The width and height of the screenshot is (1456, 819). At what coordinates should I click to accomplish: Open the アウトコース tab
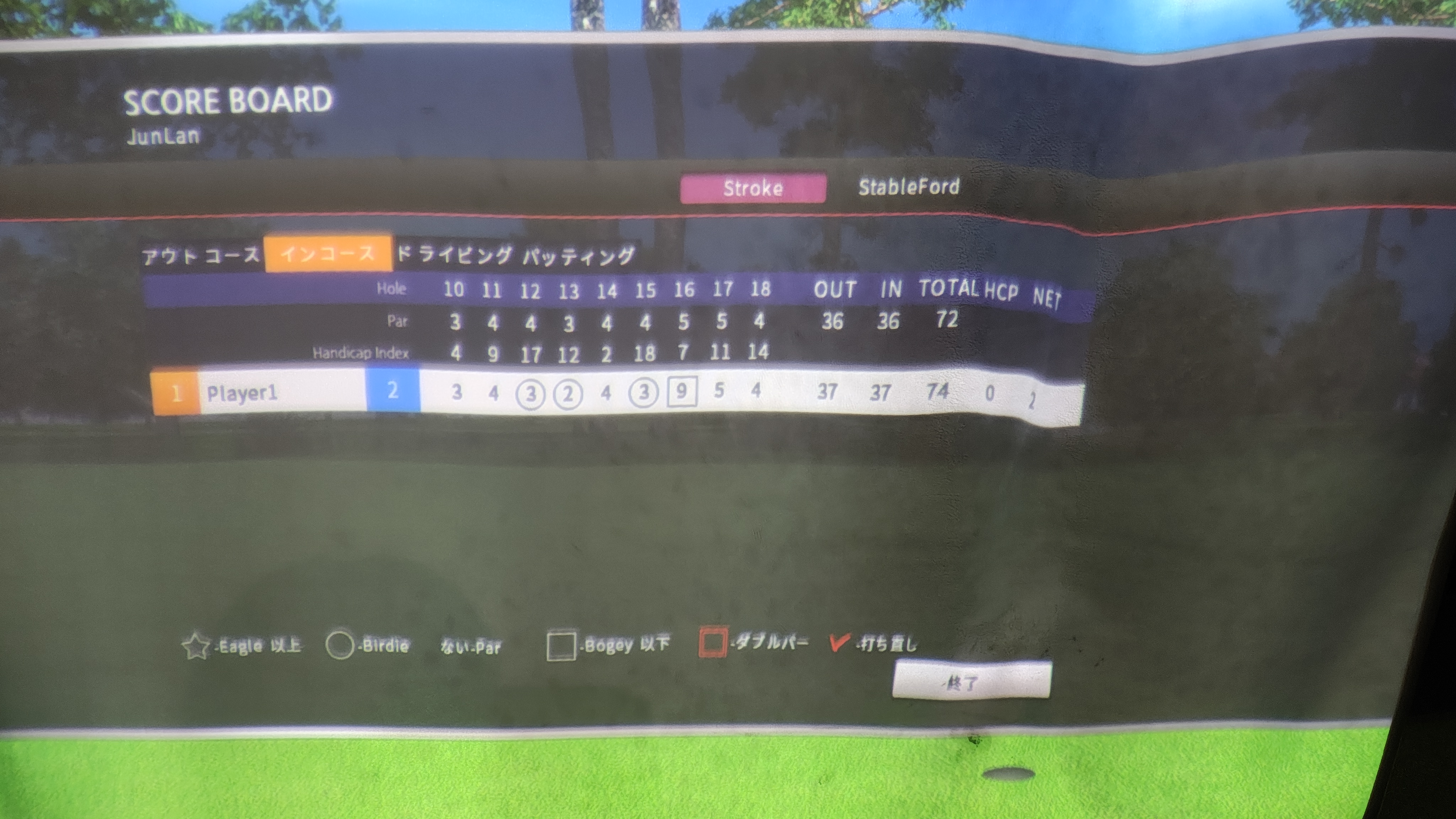click(x=200, y=256)
